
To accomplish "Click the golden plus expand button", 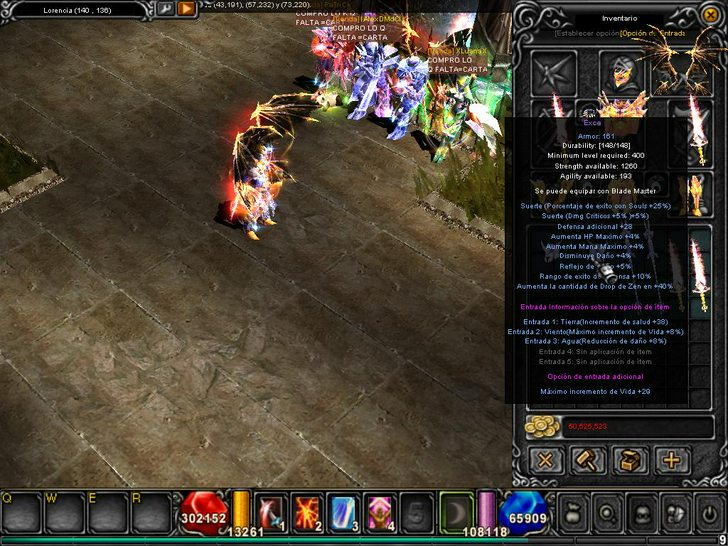I will [671, 460].
